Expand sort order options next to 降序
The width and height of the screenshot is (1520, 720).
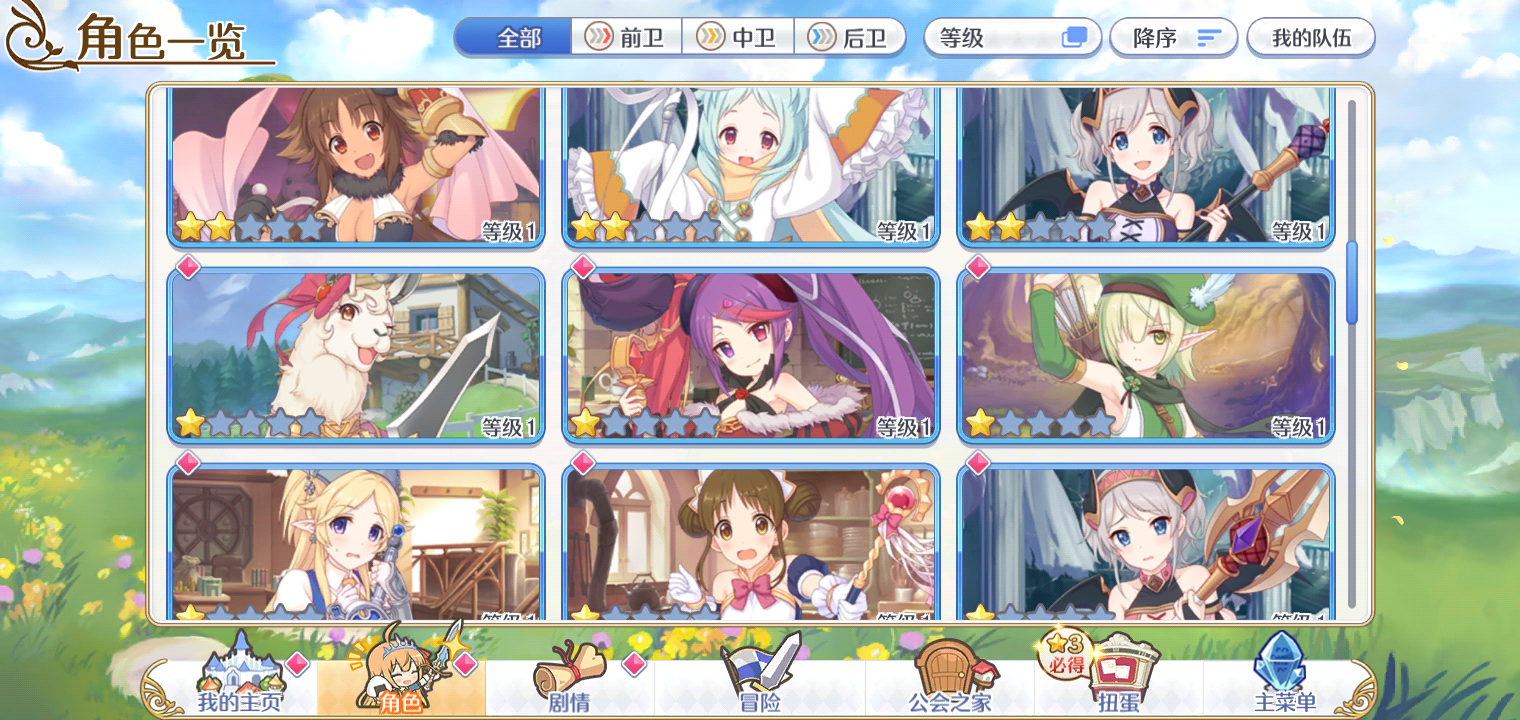click(1209, 37)
